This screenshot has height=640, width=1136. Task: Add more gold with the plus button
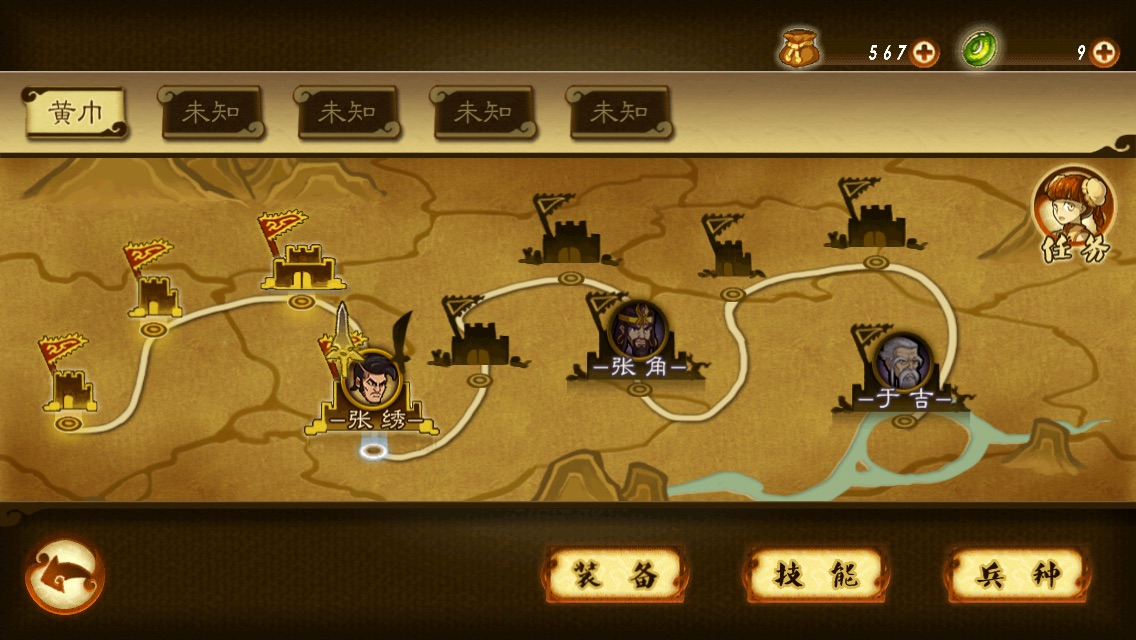[925, 53]
